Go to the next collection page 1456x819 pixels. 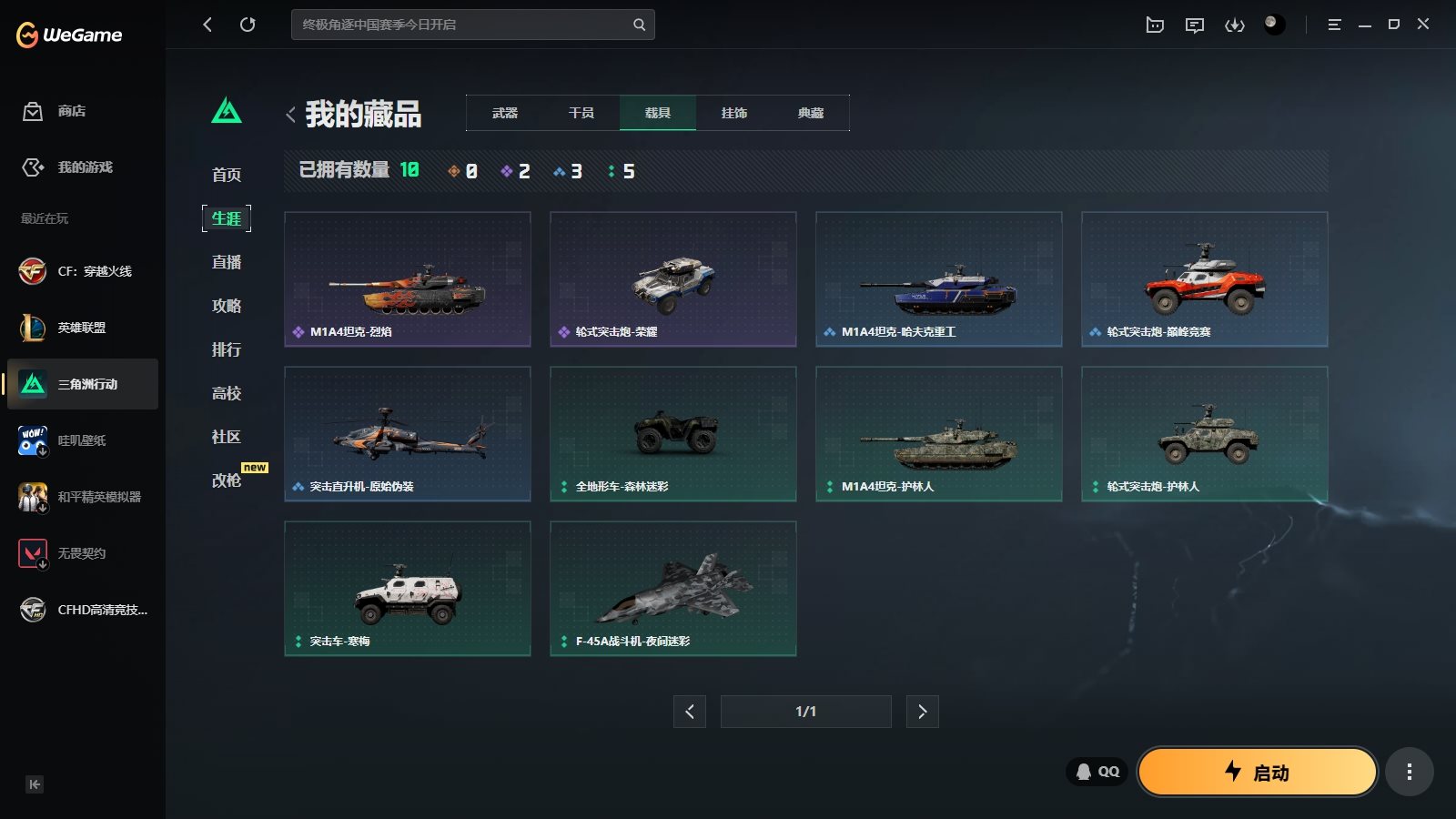922,712
